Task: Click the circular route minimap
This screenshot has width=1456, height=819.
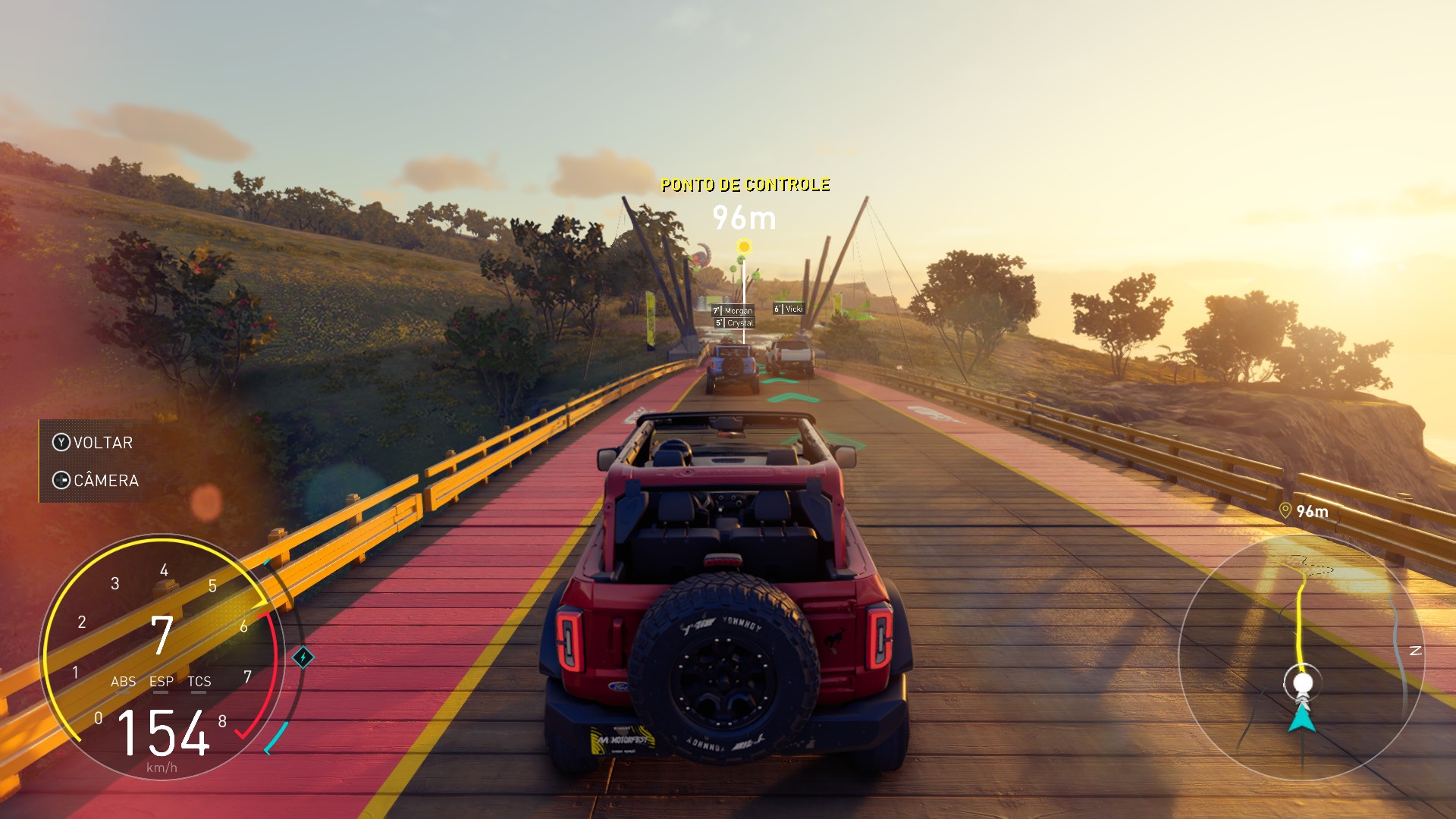Action: coord(1301,657)
